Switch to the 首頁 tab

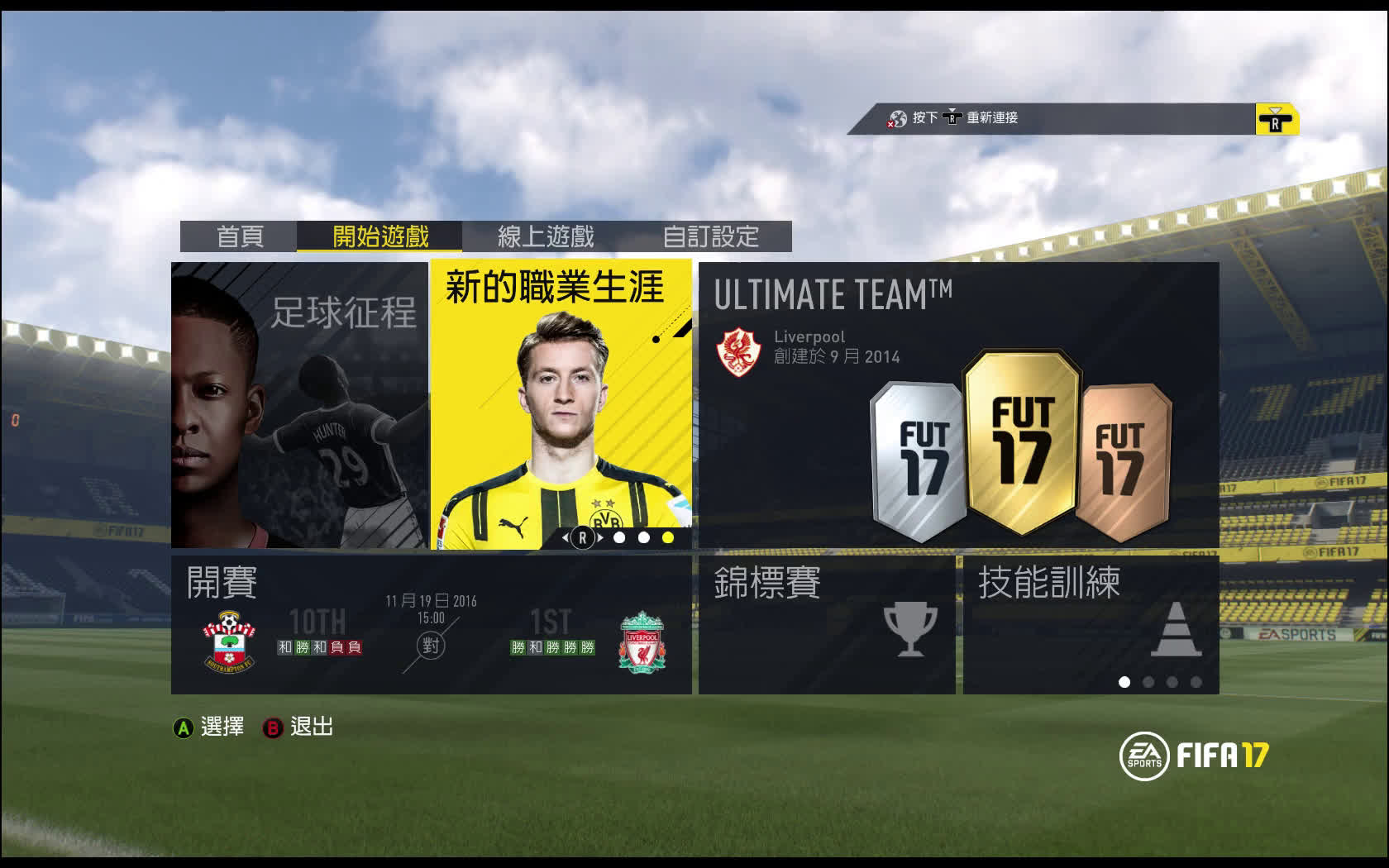240,237
